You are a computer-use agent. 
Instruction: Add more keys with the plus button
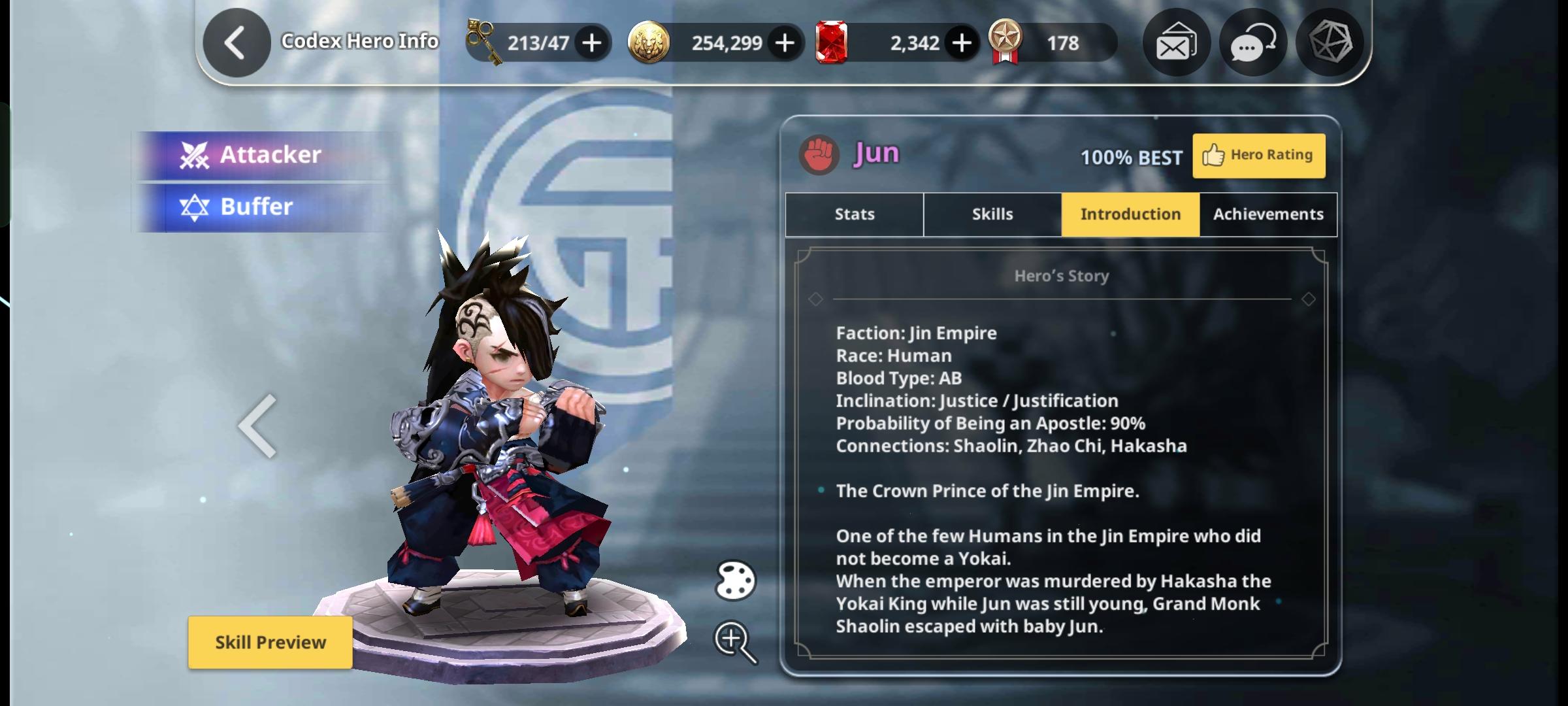[x=592, y=43]
